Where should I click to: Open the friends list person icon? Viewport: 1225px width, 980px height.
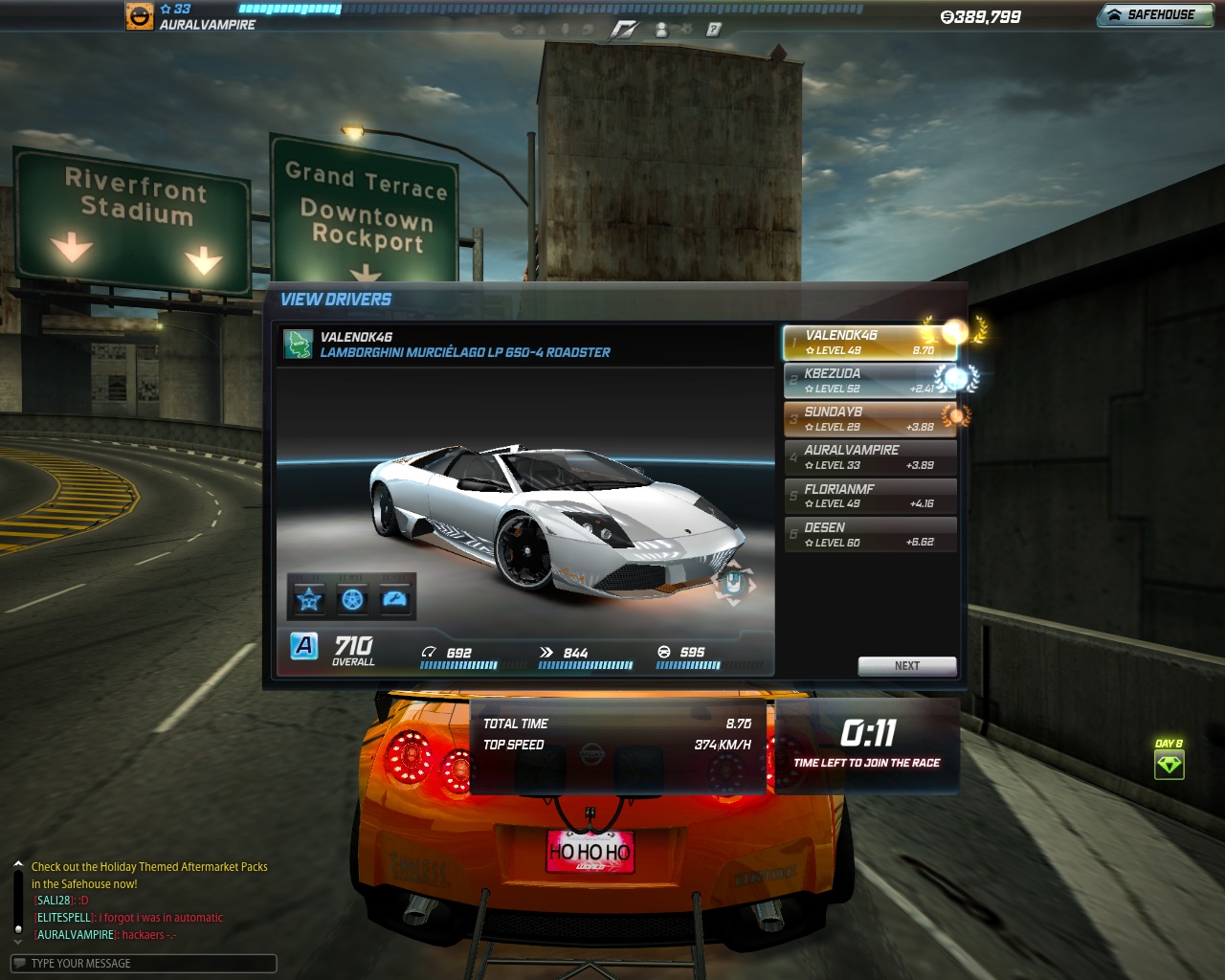(661, 30)
